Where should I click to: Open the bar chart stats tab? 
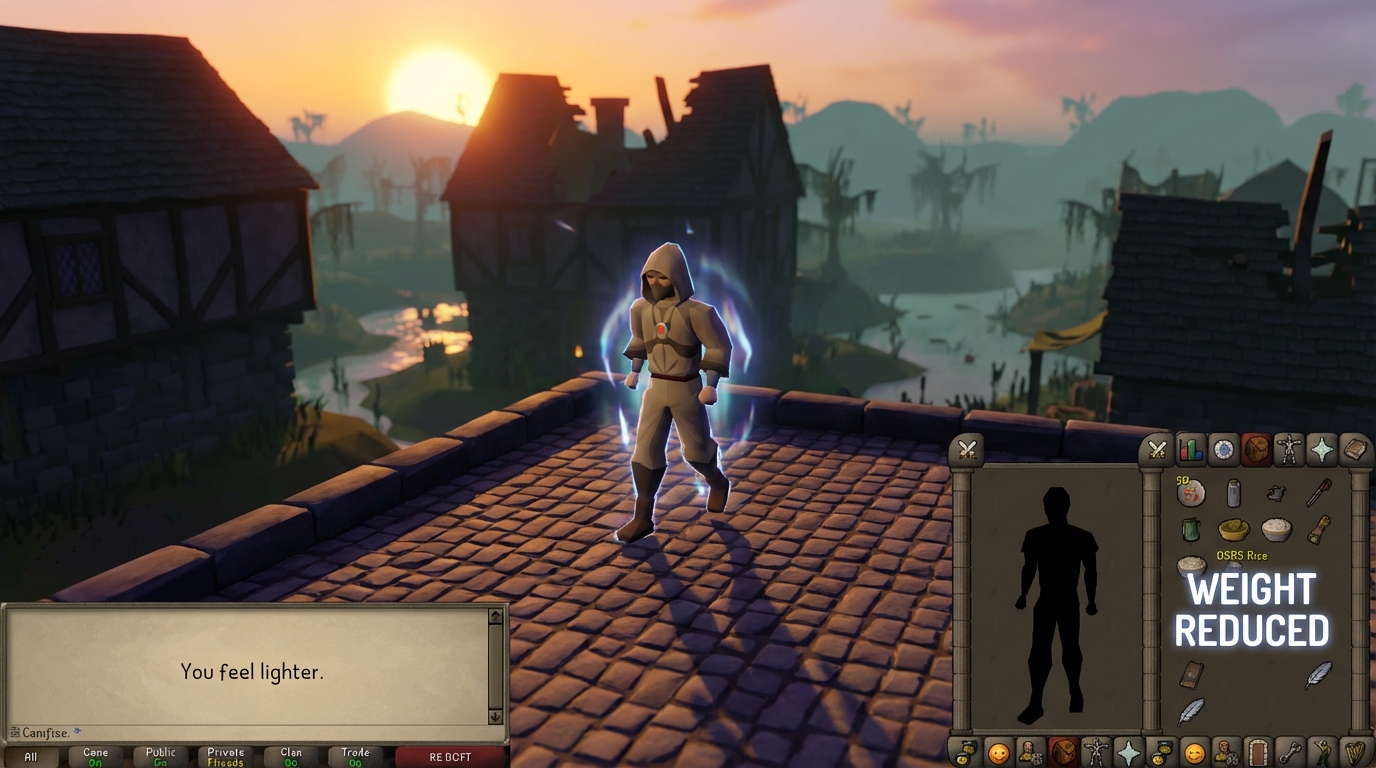[1191, 450]
